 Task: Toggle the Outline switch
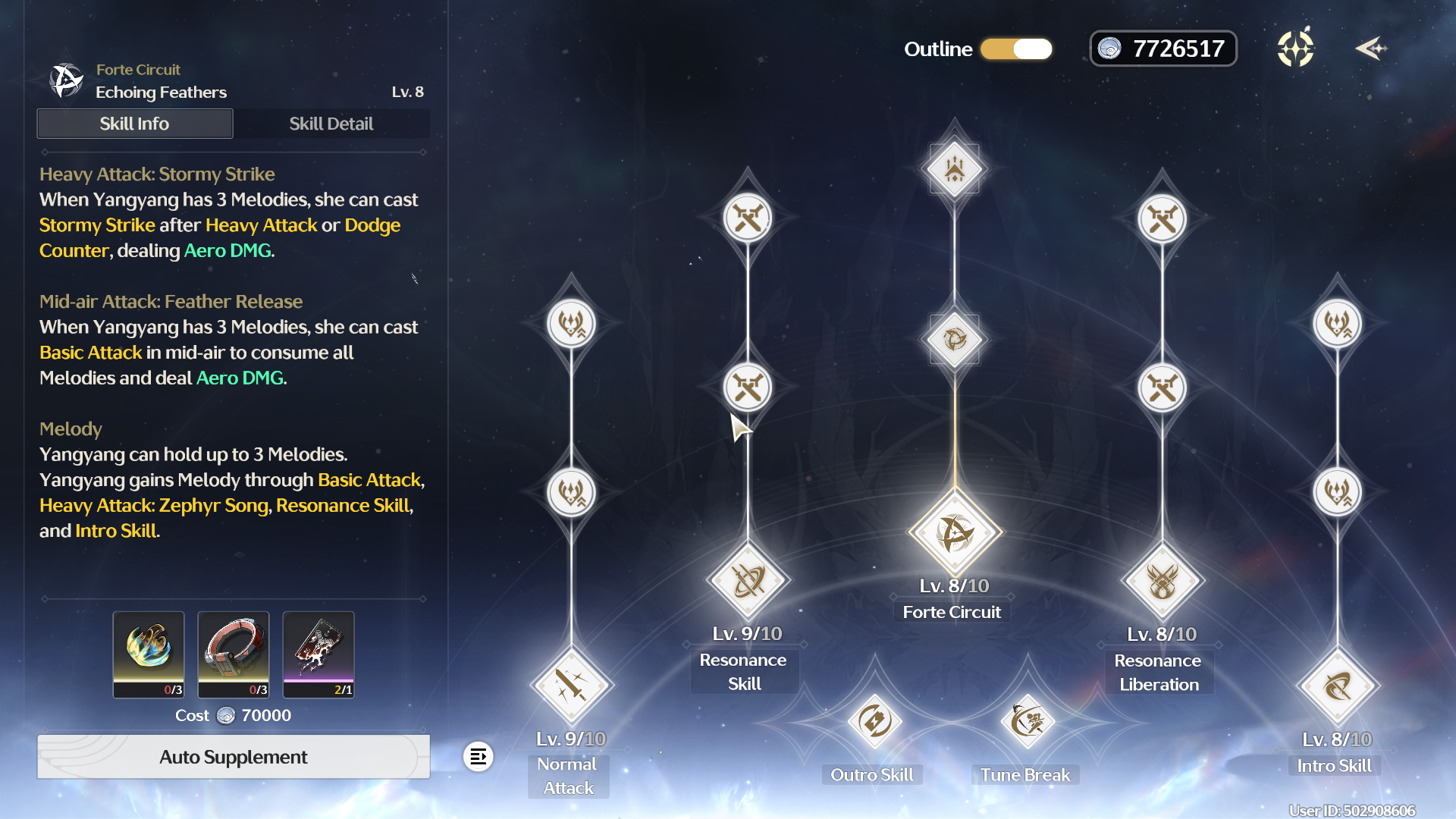click(1016, 49)
